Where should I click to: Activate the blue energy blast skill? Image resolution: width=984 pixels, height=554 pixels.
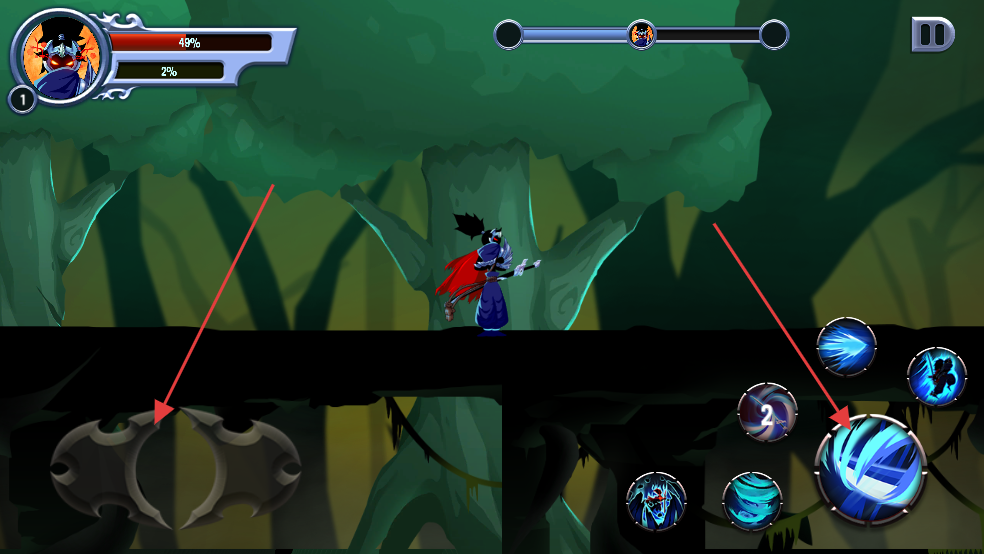pyautogui.click(x=846, y=348)
